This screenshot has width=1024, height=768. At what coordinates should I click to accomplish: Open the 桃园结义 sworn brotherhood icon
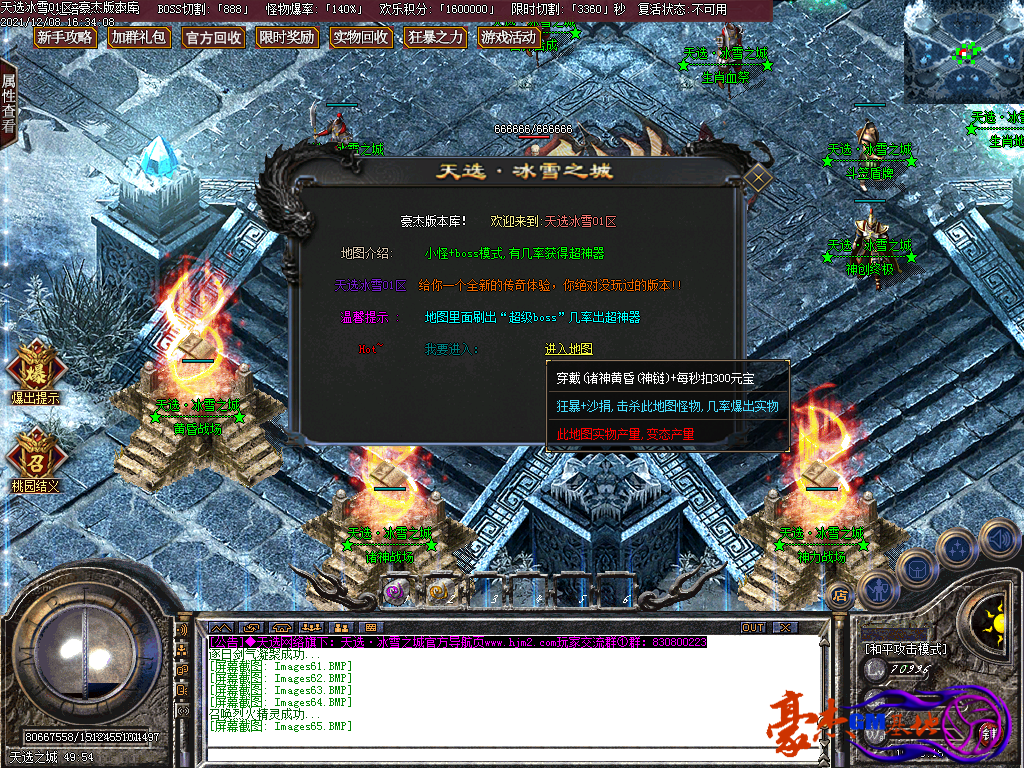click(x=36, y=458)
